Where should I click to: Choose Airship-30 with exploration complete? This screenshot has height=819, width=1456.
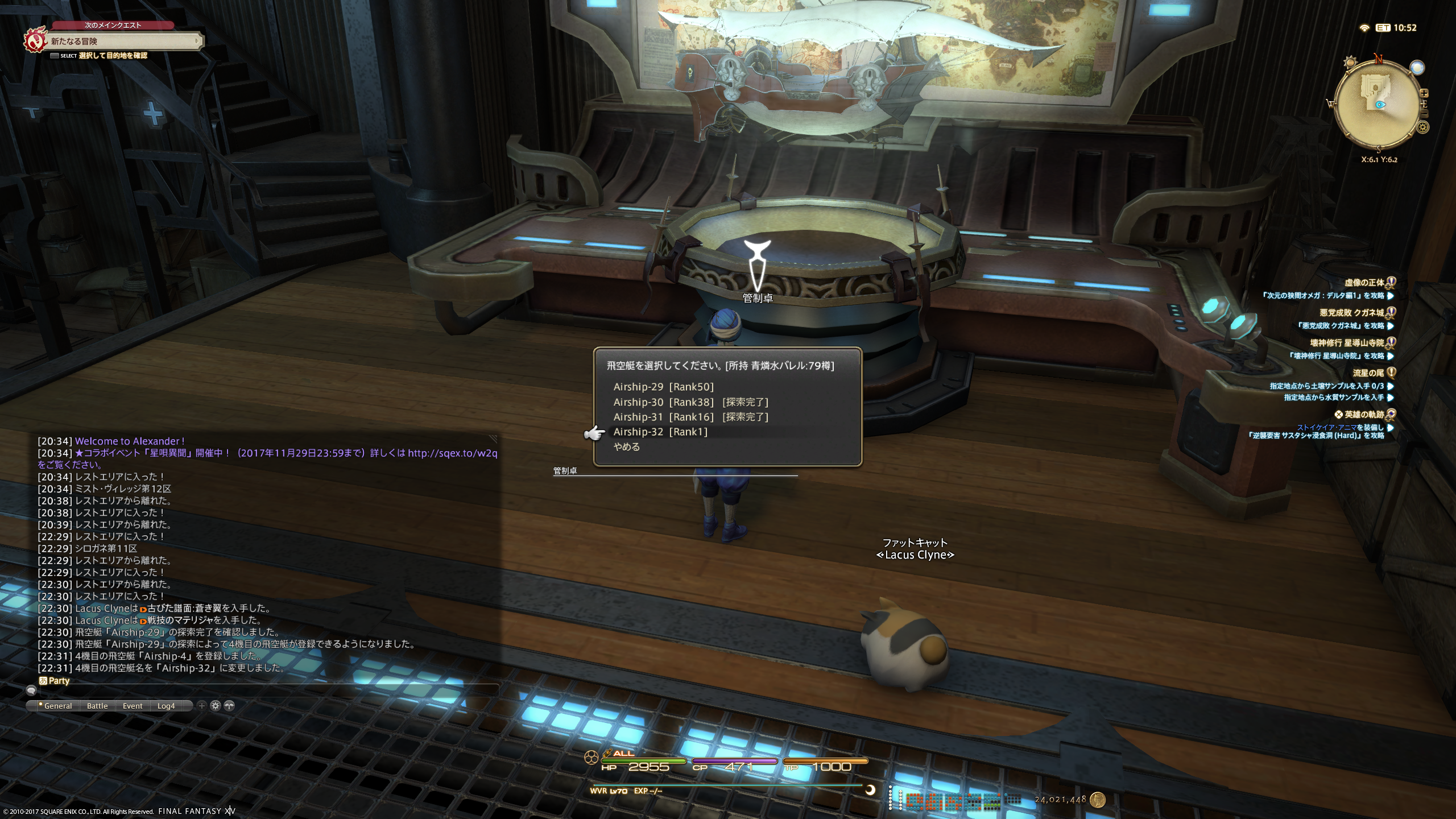[x=690, y=402]
